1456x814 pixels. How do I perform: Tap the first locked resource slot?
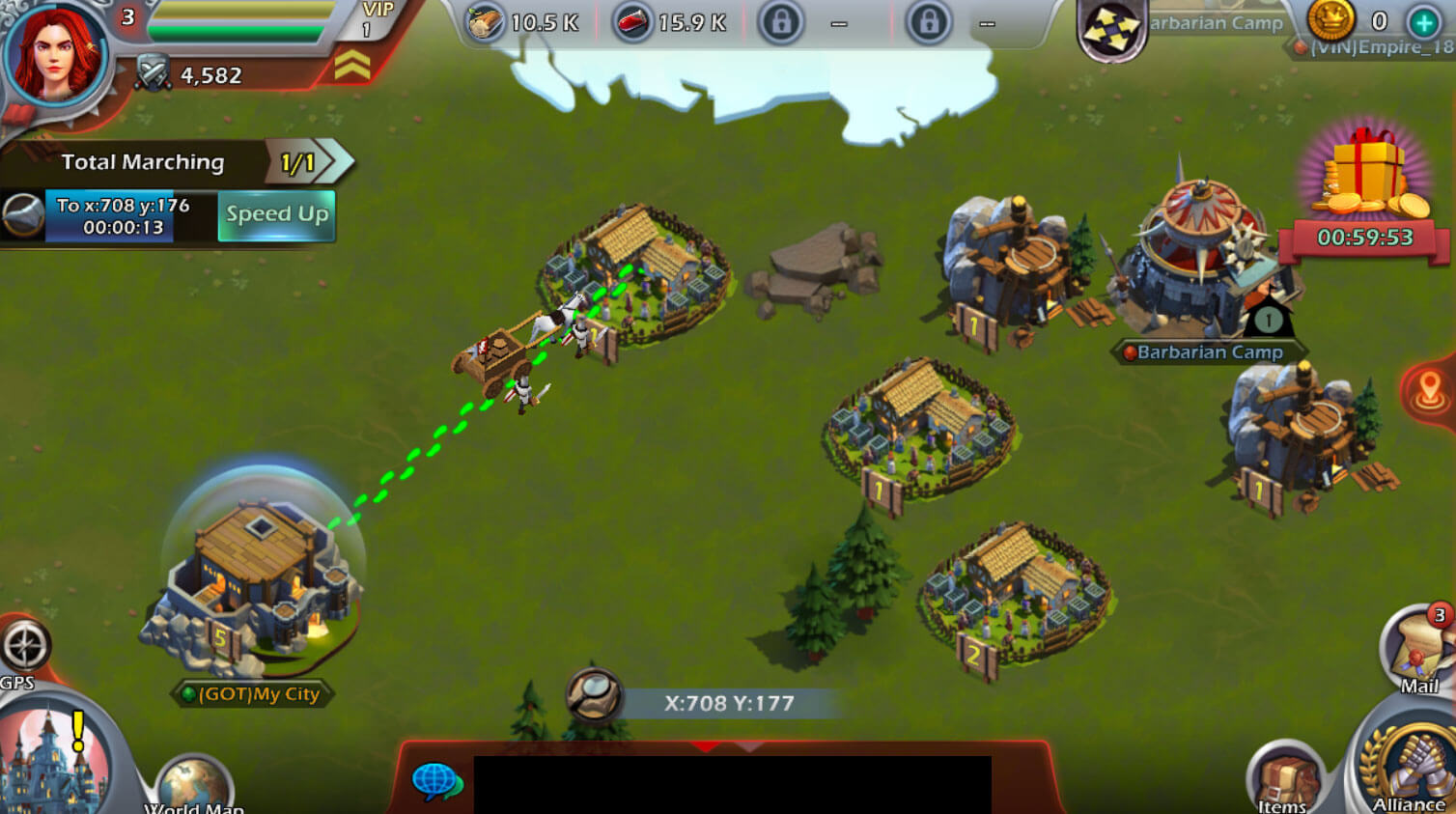coord(780,22)
